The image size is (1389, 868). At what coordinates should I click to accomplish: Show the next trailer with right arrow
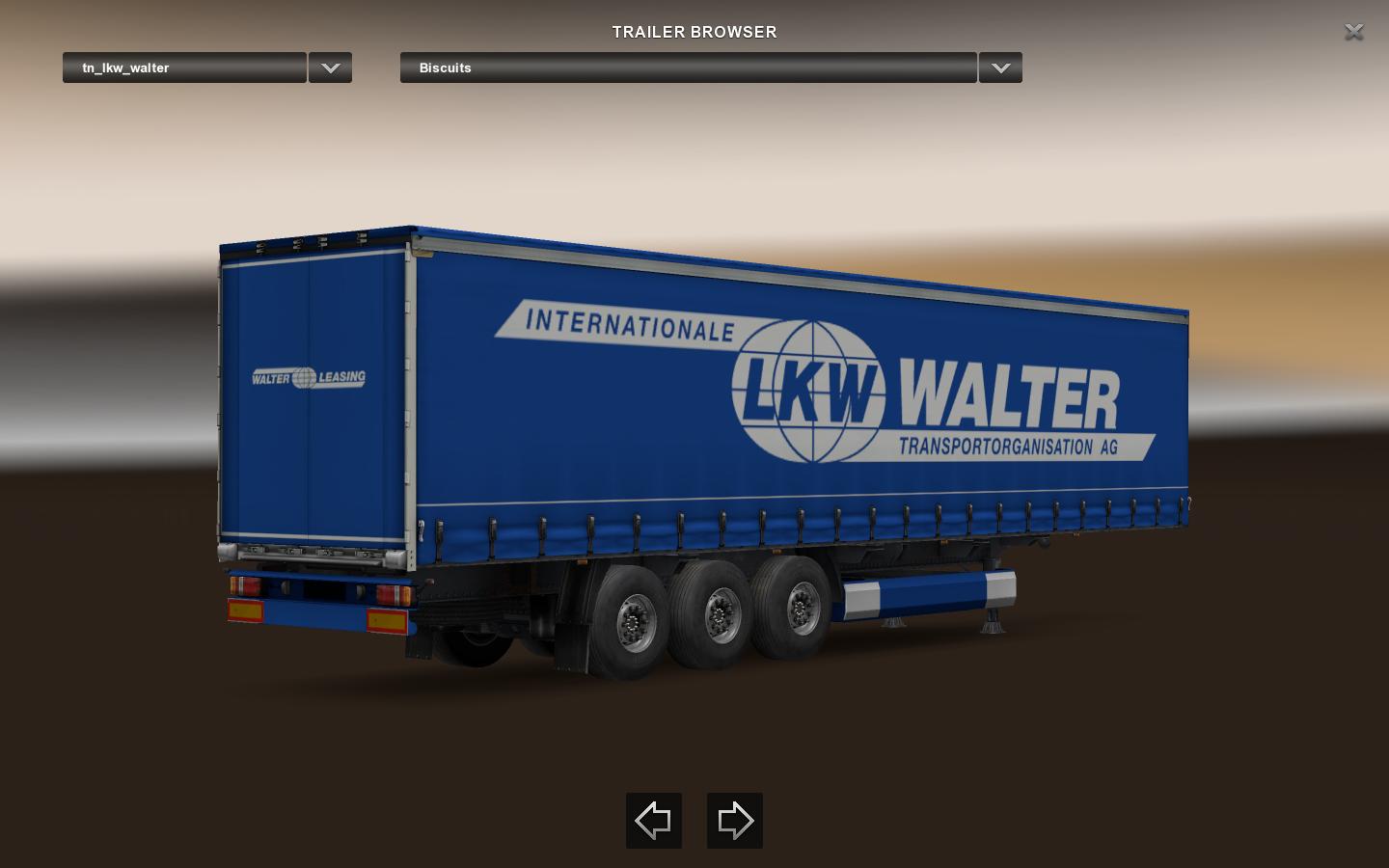coord(735,821)
